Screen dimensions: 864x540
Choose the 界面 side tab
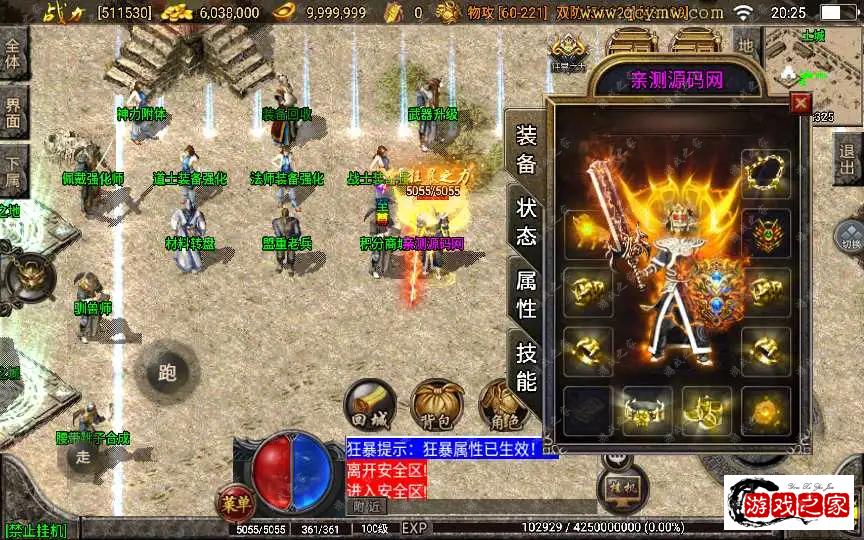[13, 112]
